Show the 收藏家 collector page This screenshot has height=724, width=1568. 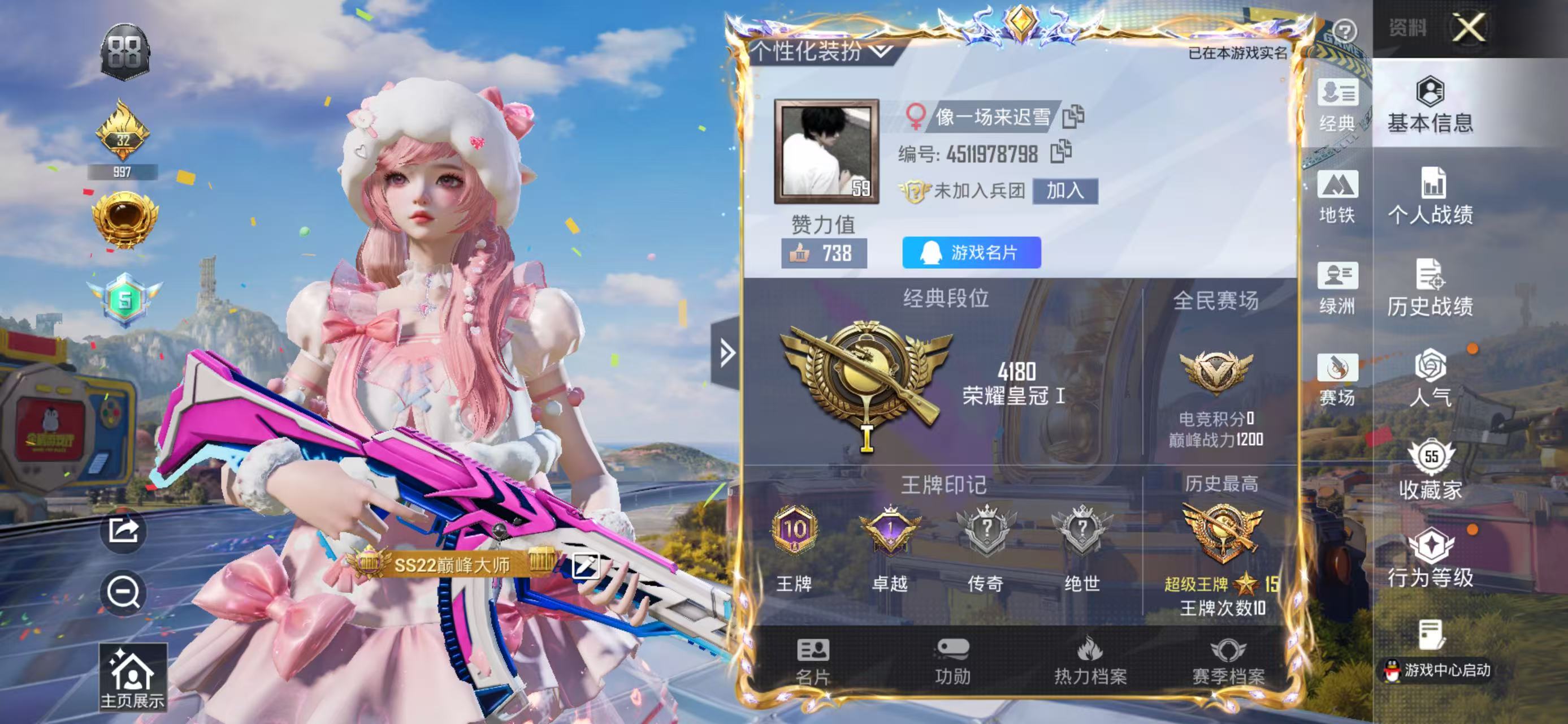1431,469
